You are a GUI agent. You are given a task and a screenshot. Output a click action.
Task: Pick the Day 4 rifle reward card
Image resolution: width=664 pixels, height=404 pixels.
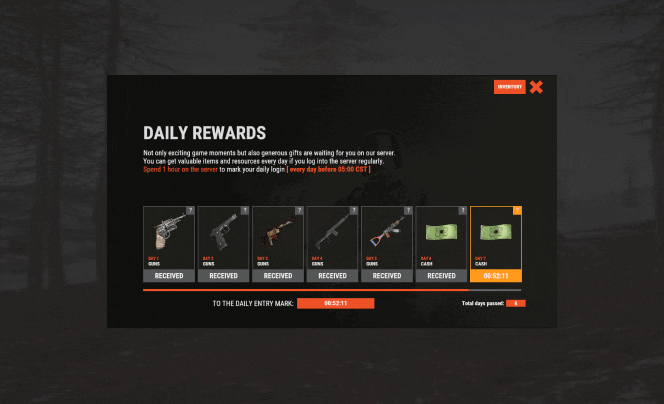click(332, 237)
